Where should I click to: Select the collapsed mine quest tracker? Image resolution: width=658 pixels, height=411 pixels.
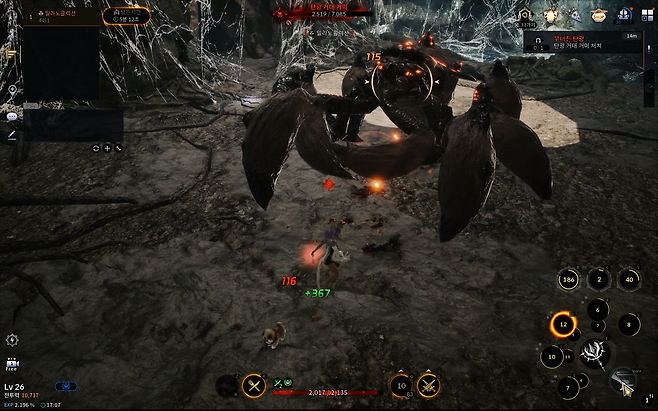pos(588,41)
